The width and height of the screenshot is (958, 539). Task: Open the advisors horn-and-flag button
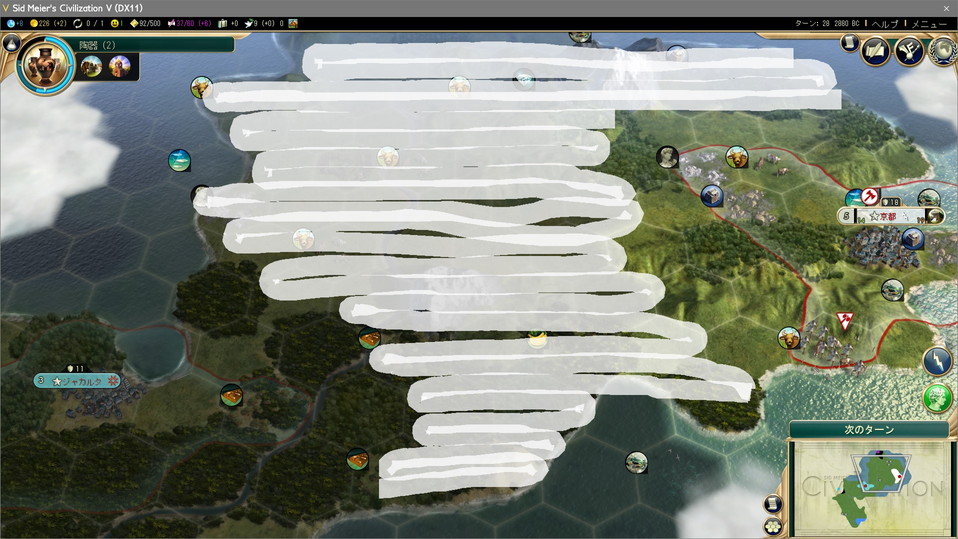click(x=909, y=50)
